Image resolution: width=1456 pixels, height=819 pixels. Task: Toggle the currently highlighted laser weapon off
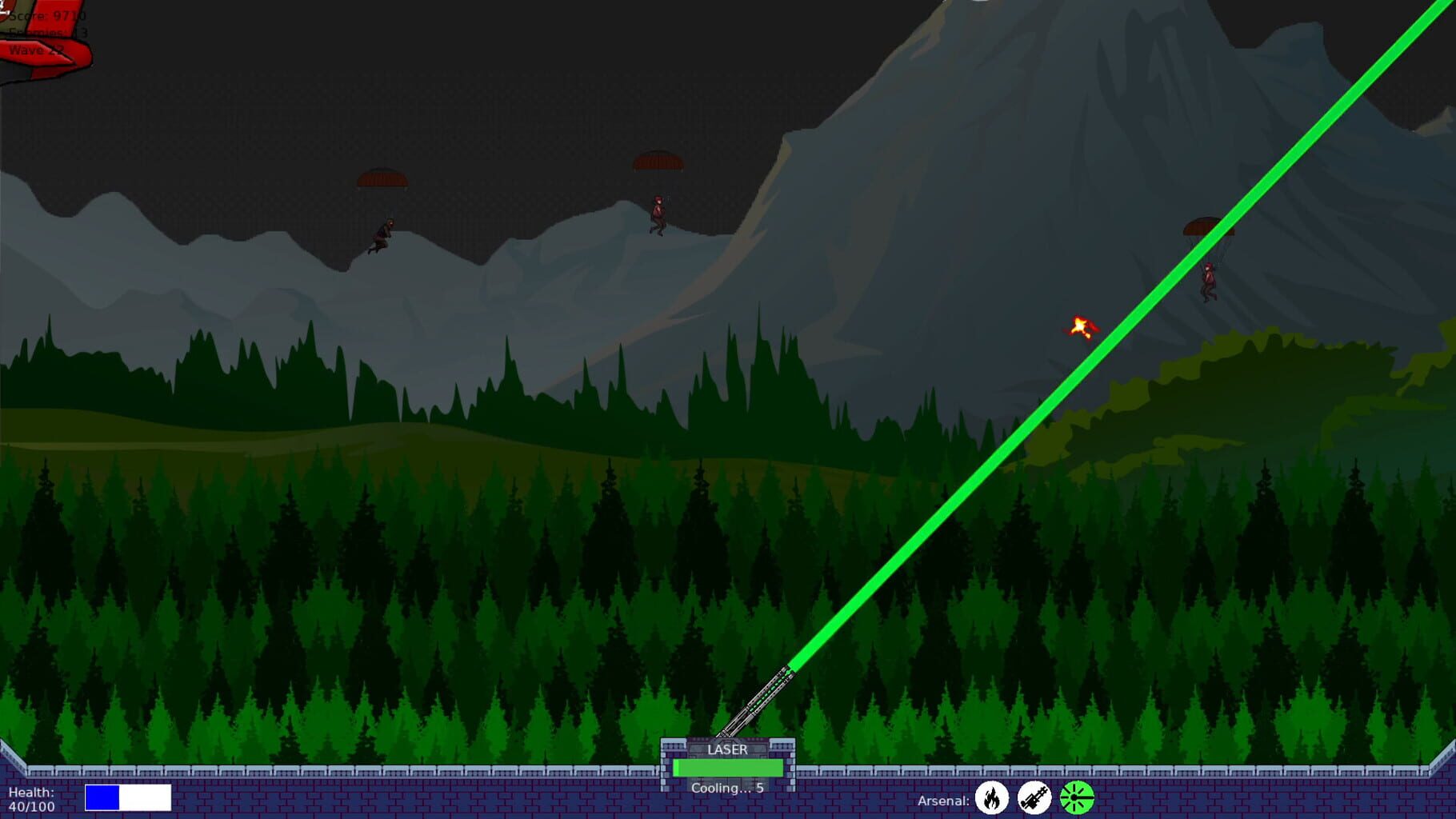[1076, 798]
